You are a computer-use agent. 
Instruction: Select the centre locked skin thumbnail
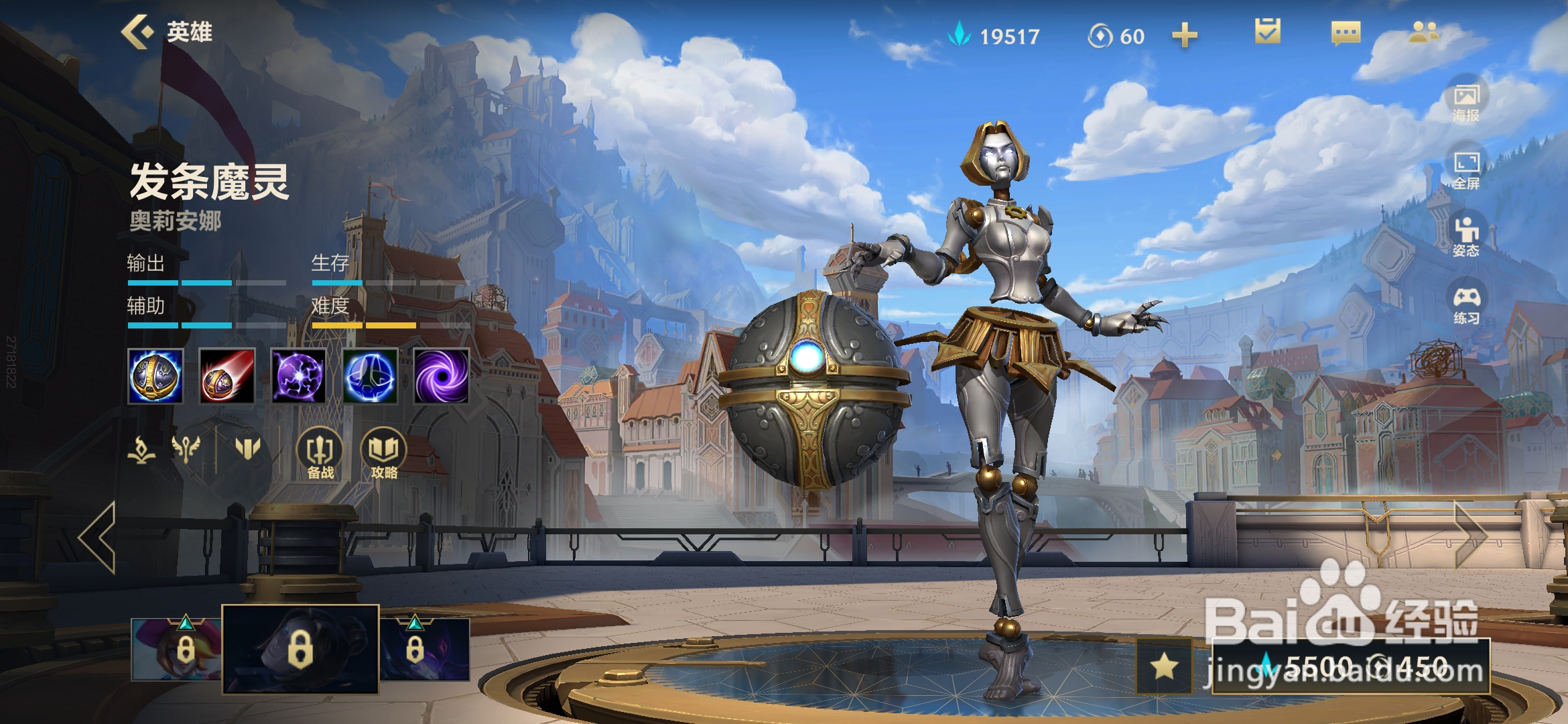(x=300, y=649)
